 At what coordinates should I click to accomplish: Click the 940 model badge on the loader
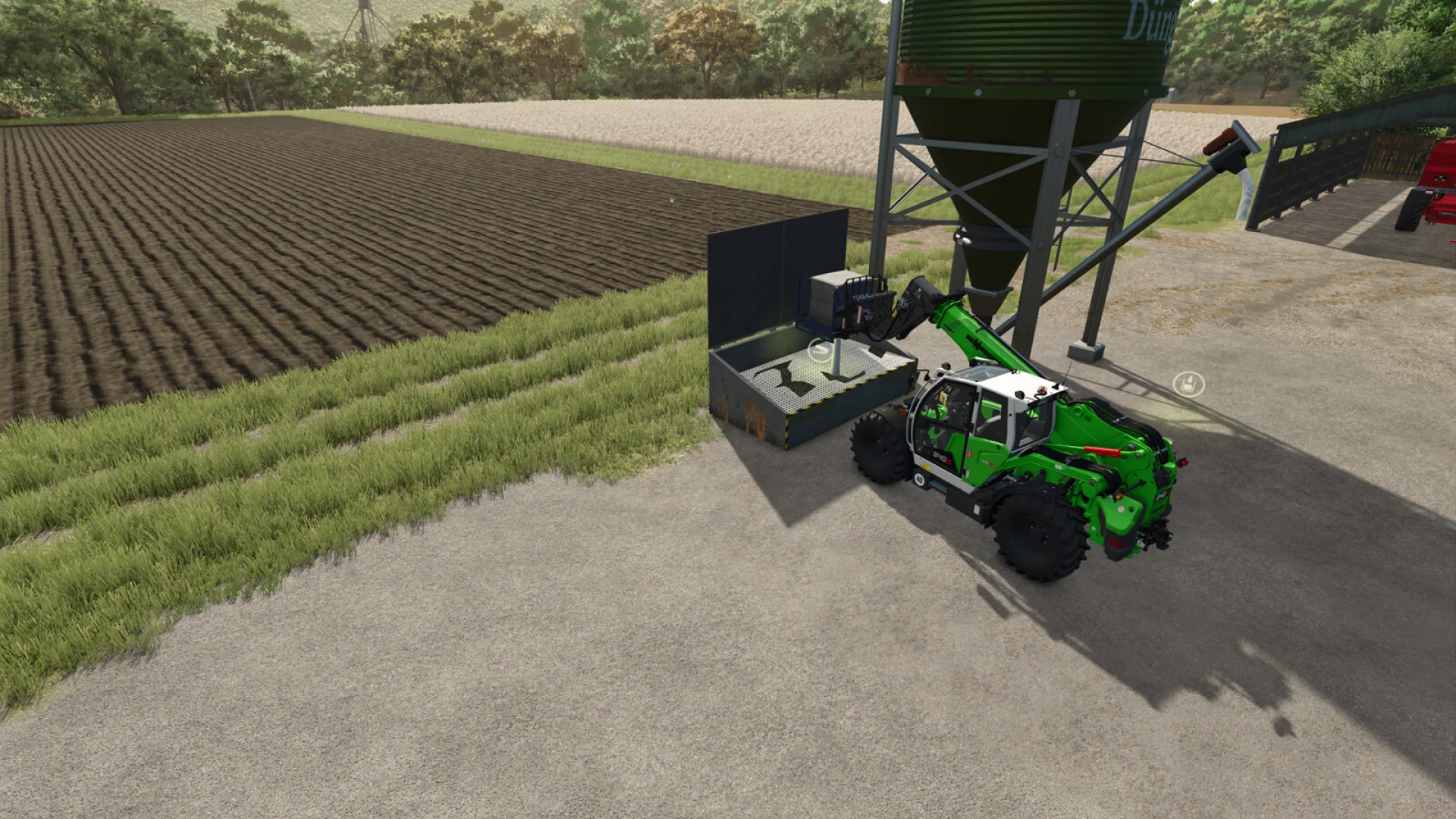(940, 457)
